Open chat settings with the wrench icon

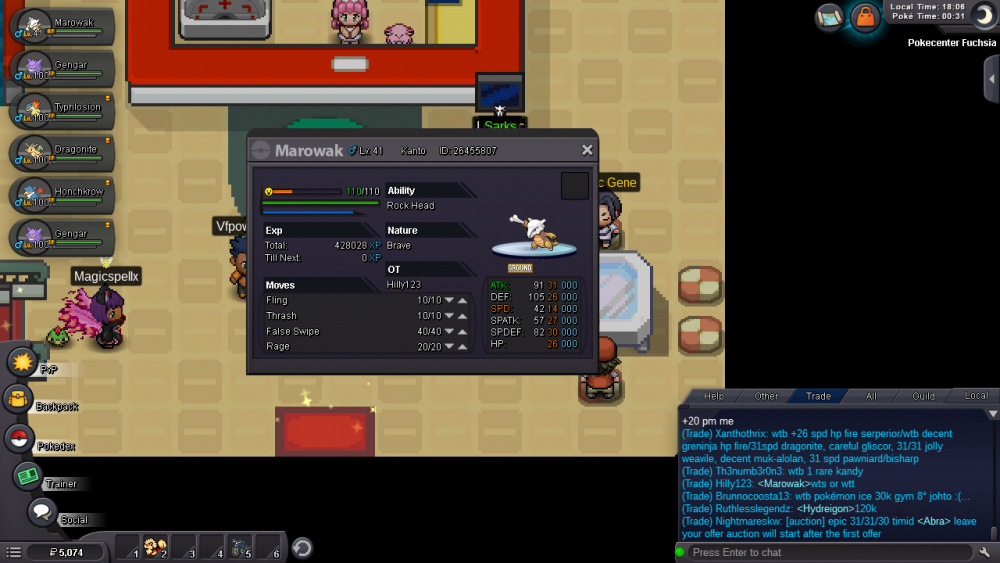[985, 552]
